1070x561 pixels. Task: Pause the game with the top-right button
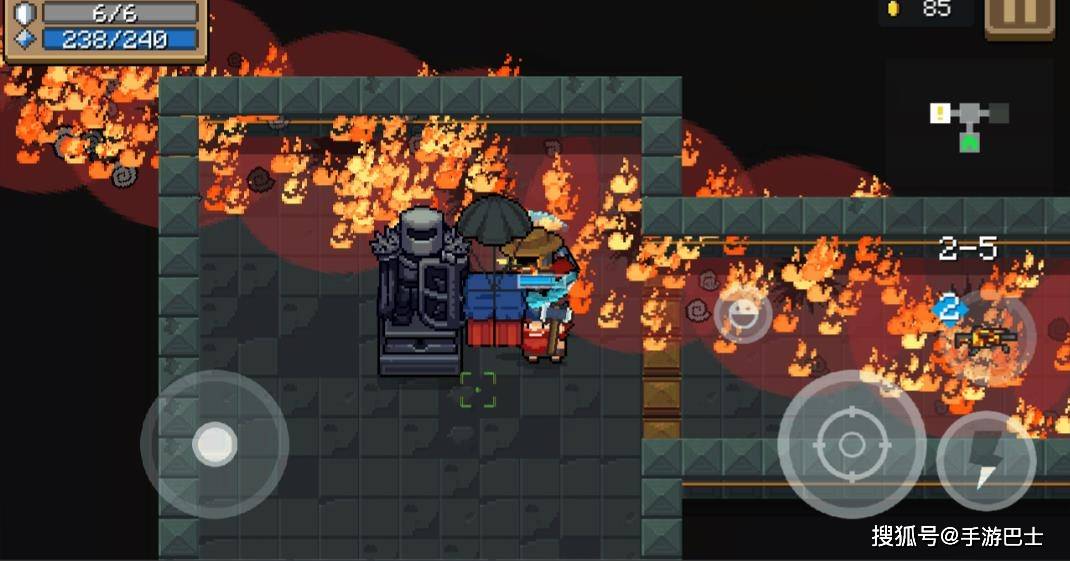[1019, 17]
